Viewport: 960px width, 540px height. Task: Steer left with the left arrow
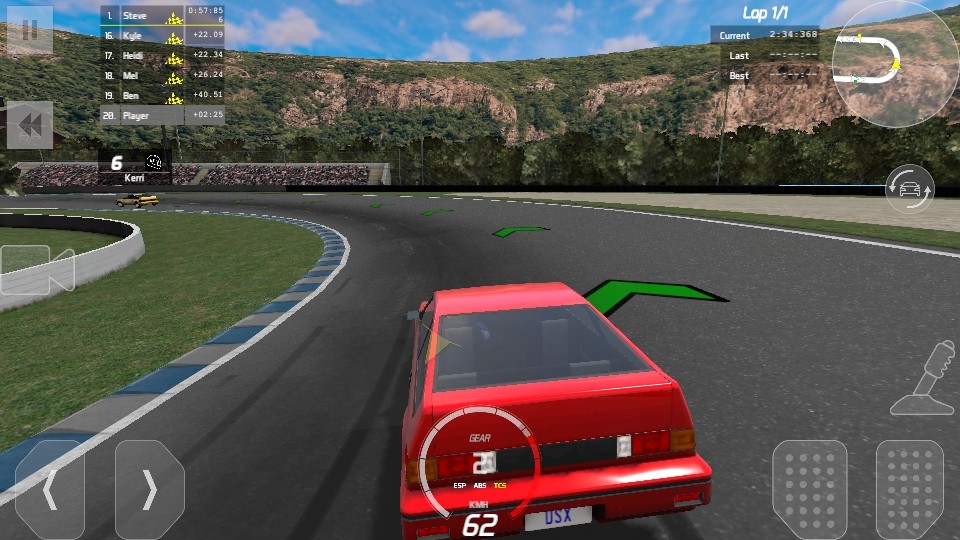[x=50, y=490]
